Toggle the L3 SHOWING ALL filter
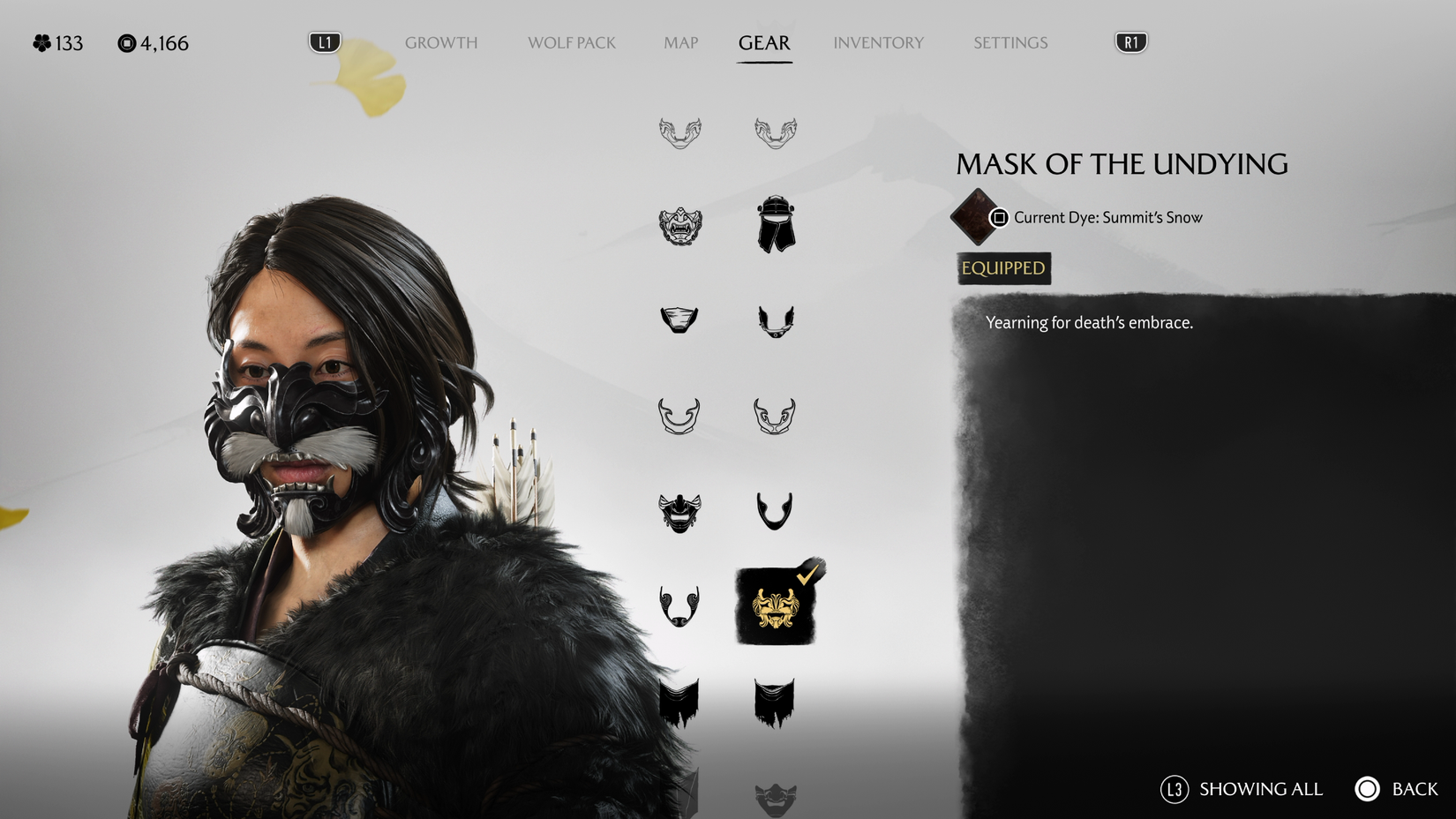1456x819 pixels. [1244, 789]
